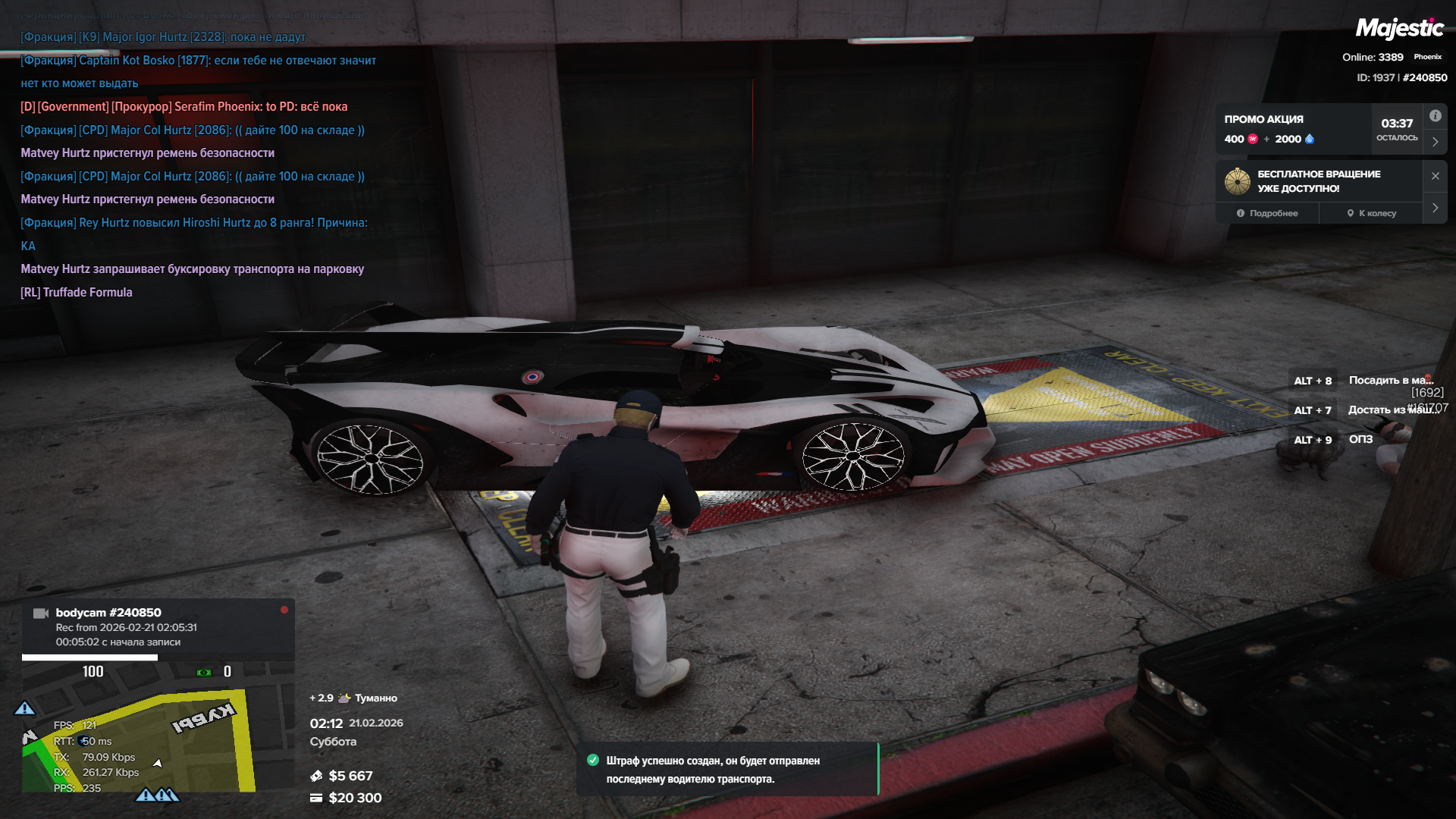Viewport: 1456px width, 819px height.
Task: Click the Majestic logo
Action: click(x=1398, y=29)
